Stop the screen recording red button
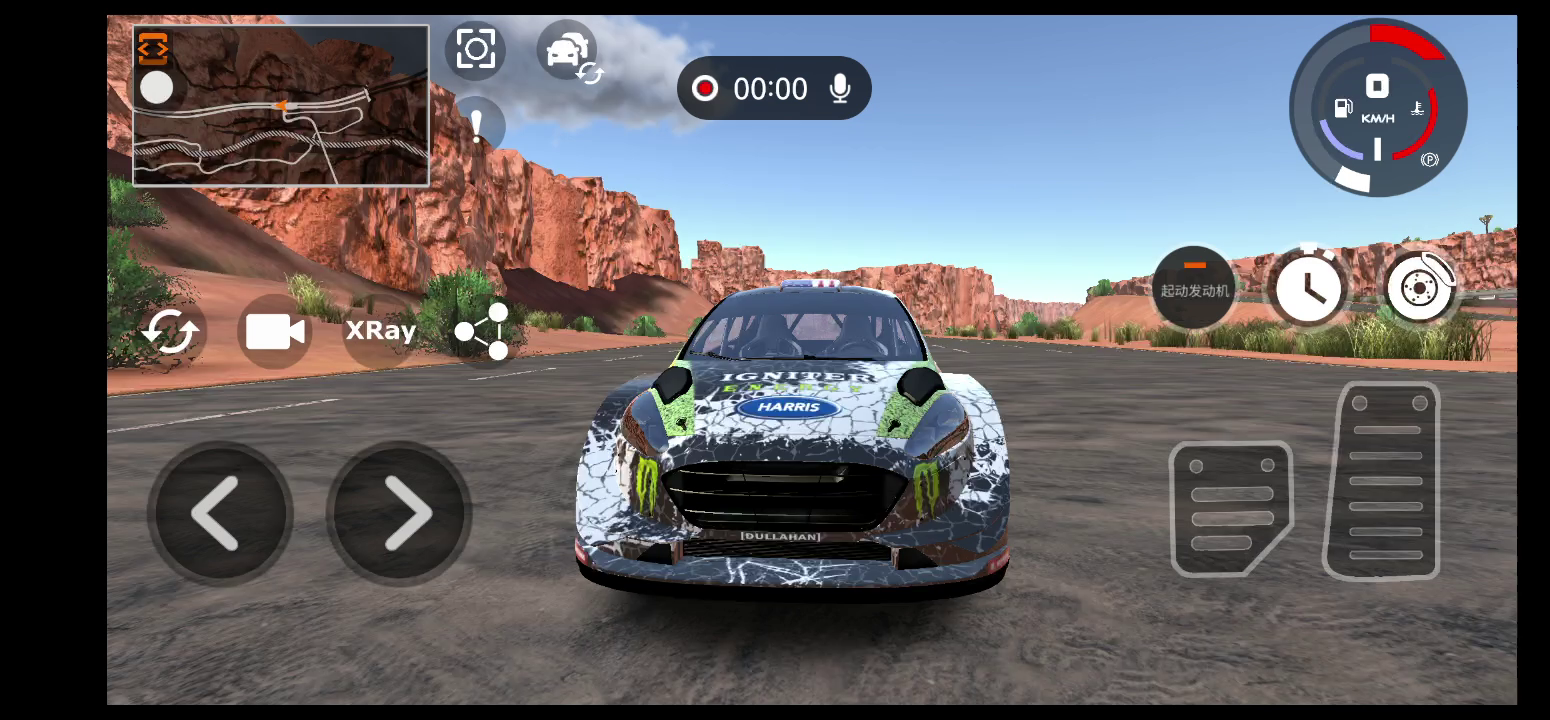The image size is (1550, 720). [705, 89]
